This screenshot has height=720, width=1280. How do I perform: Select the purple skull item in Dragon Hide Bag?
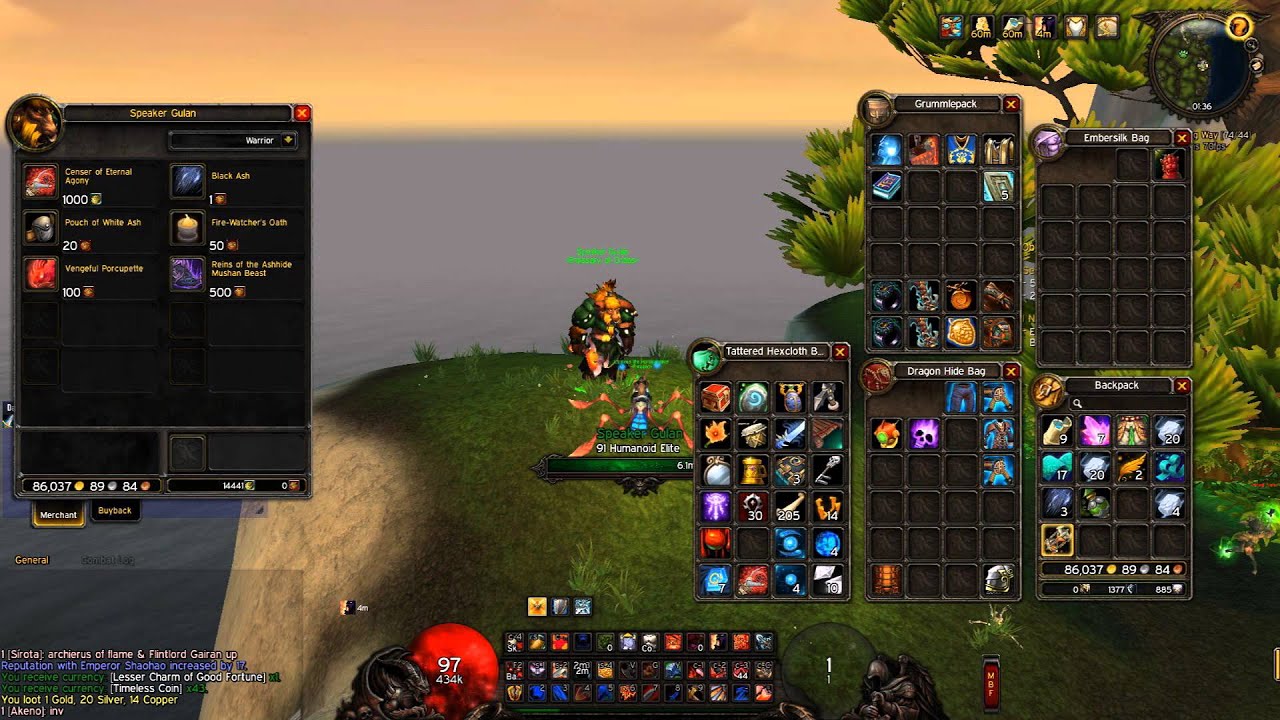[924, 434]
